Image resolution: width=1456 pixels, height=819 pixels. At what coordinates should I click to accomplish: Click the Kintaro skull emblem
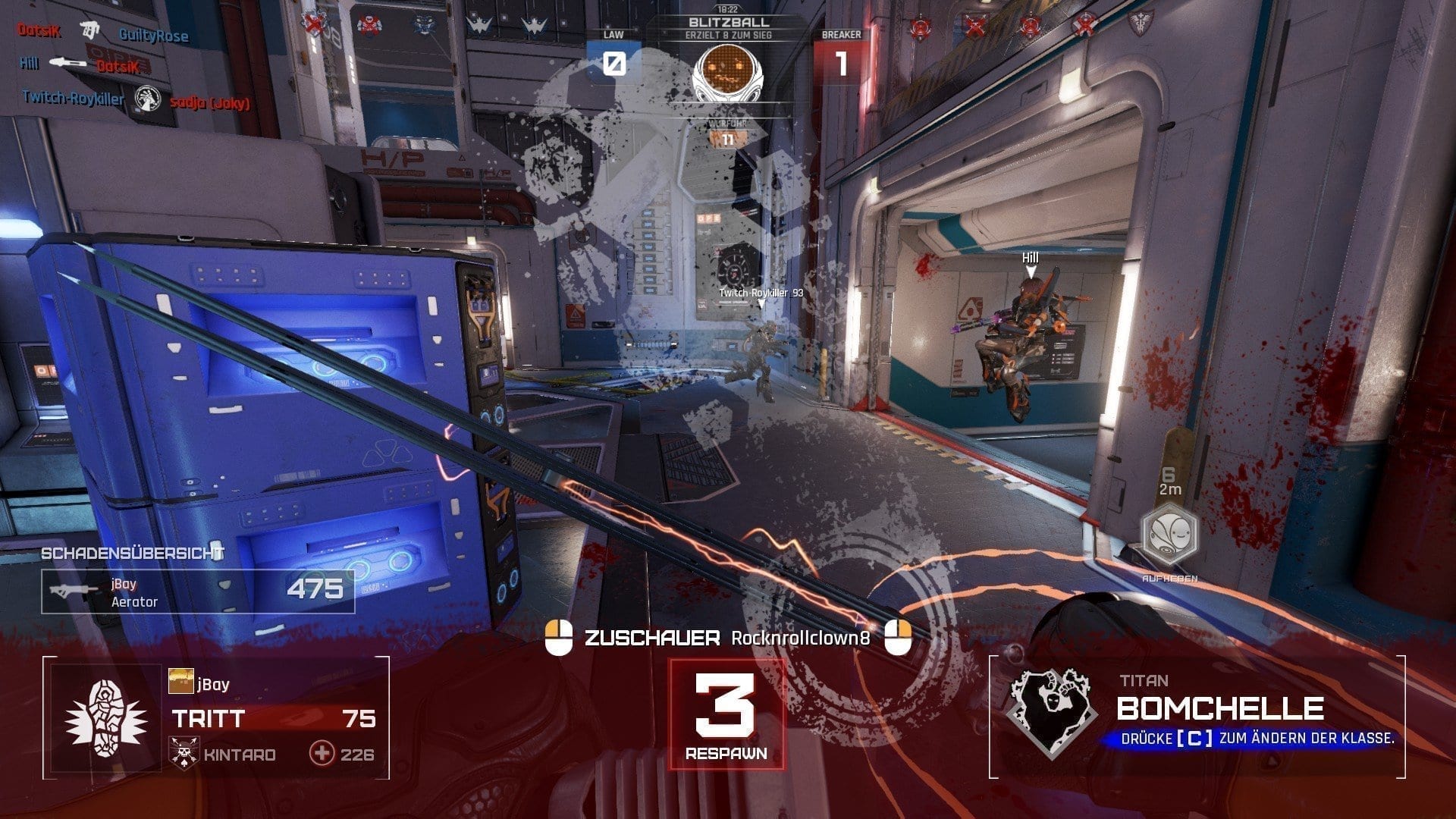(x=184, y=754)
